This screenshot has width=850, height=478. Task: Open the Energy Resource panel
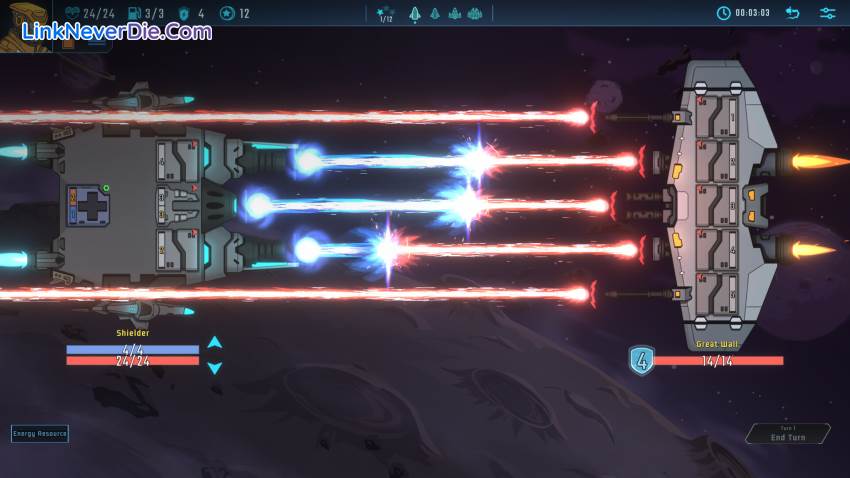click(x=40, y=433)
